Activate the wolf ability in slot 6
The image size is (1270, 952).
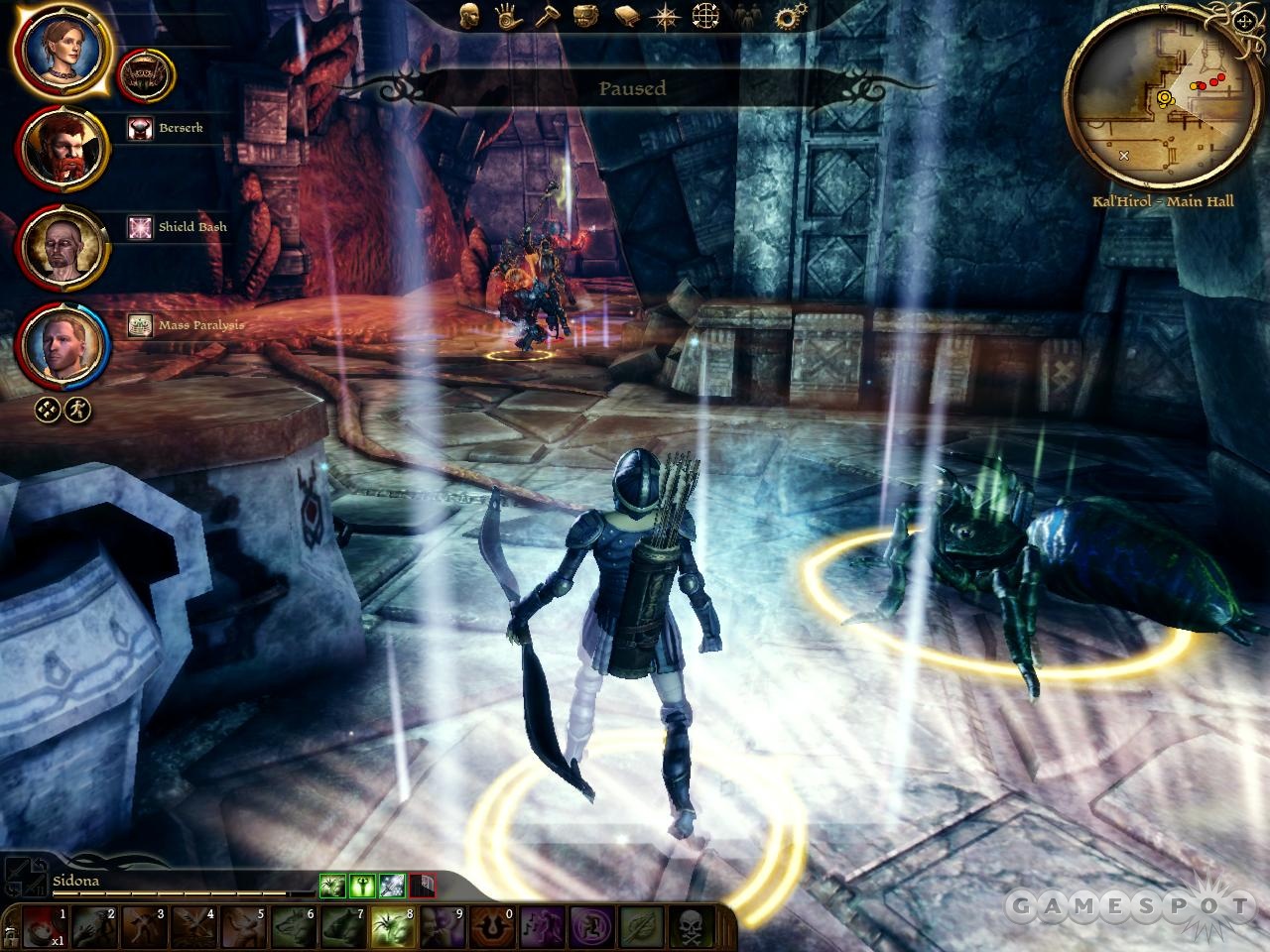[293, 928]
